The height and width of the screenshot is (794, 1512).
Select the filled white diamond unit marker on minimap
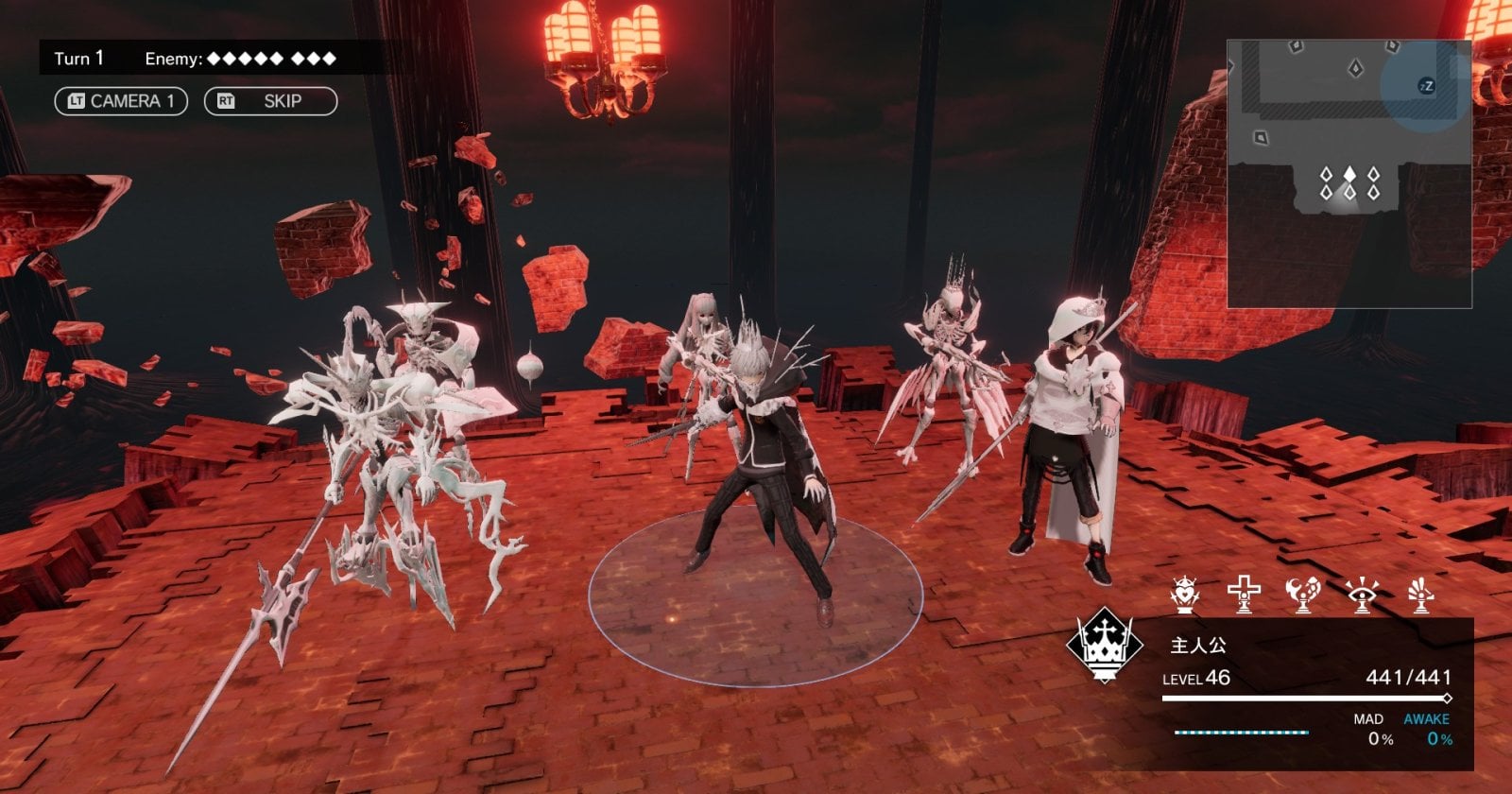1349,175
